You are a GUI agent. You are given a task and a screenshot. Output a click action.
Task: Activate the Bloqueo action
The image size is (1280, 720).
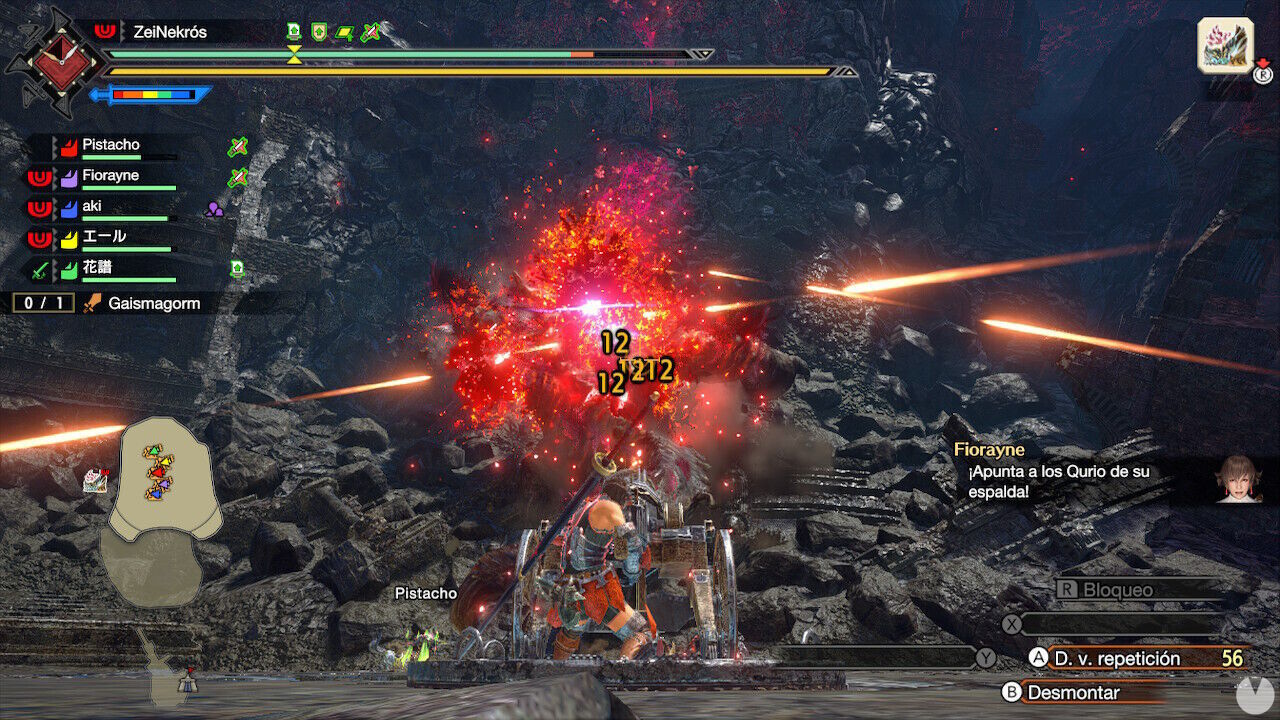pos(1118,590)
